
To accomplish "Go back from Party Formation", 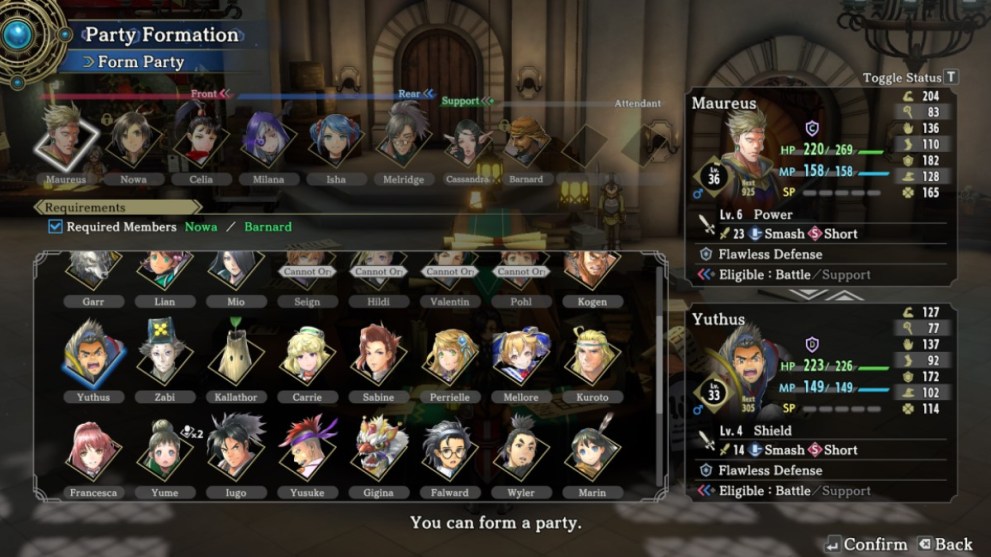I will (944, 545).
